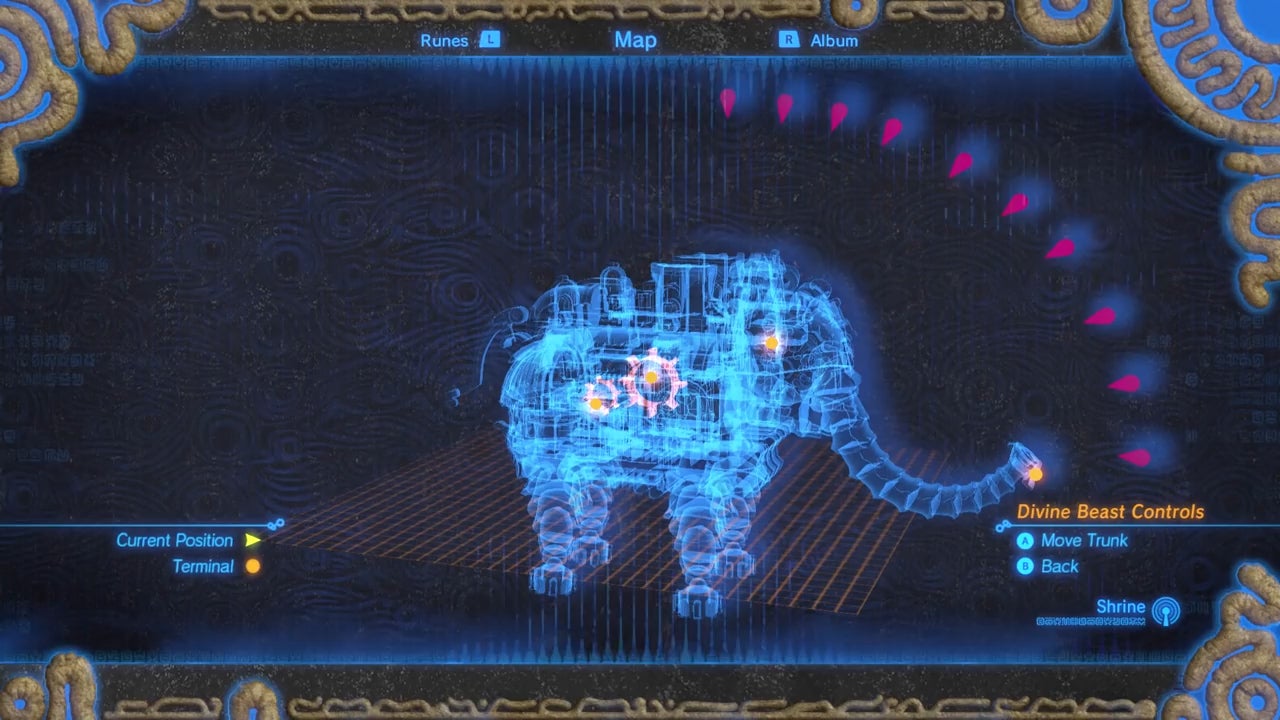Click the yellow Current Position arrow in the legend

point(253,540)
